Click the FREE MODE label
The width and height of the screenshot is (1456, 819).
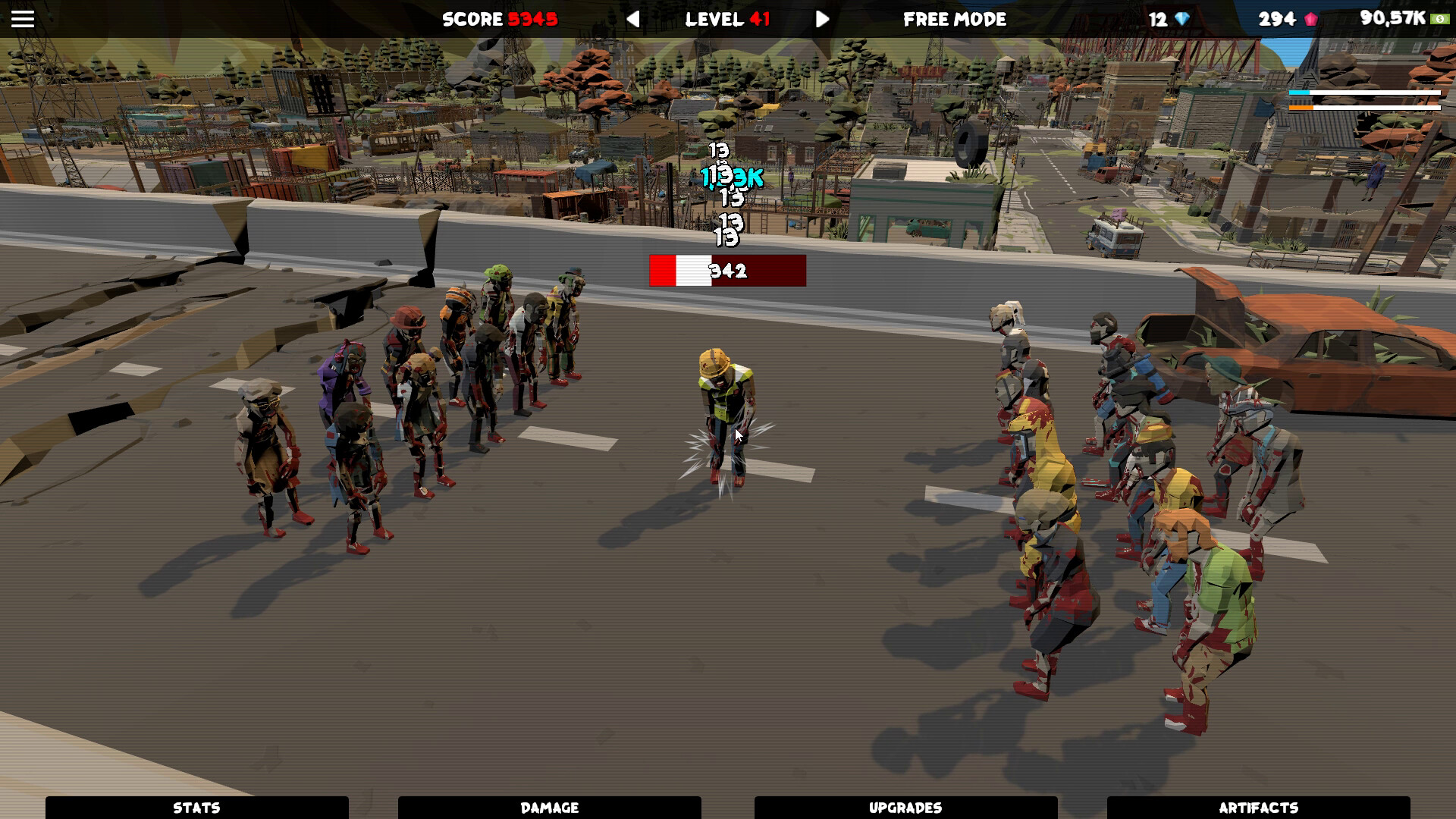tap(954, 20)
